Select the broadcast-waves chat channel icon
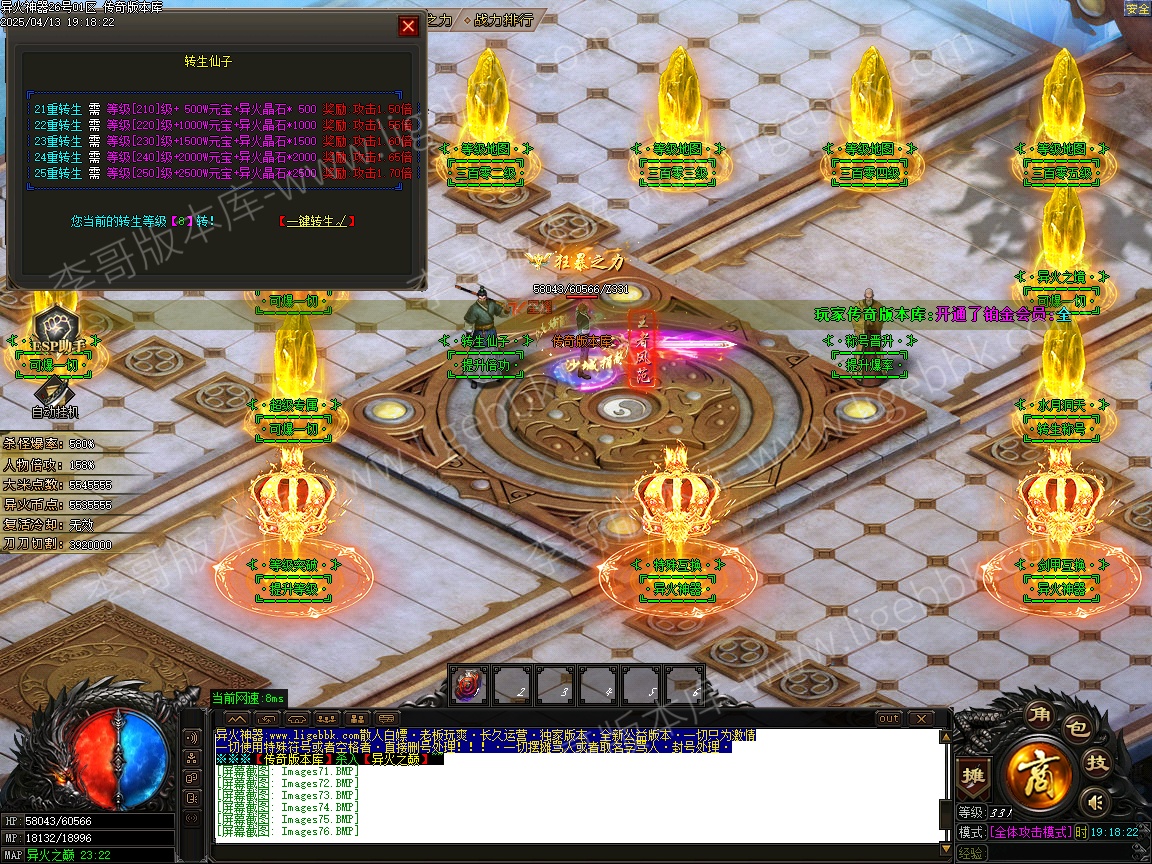The height and width of the screenshot is (864, 1152). point(192,737)
